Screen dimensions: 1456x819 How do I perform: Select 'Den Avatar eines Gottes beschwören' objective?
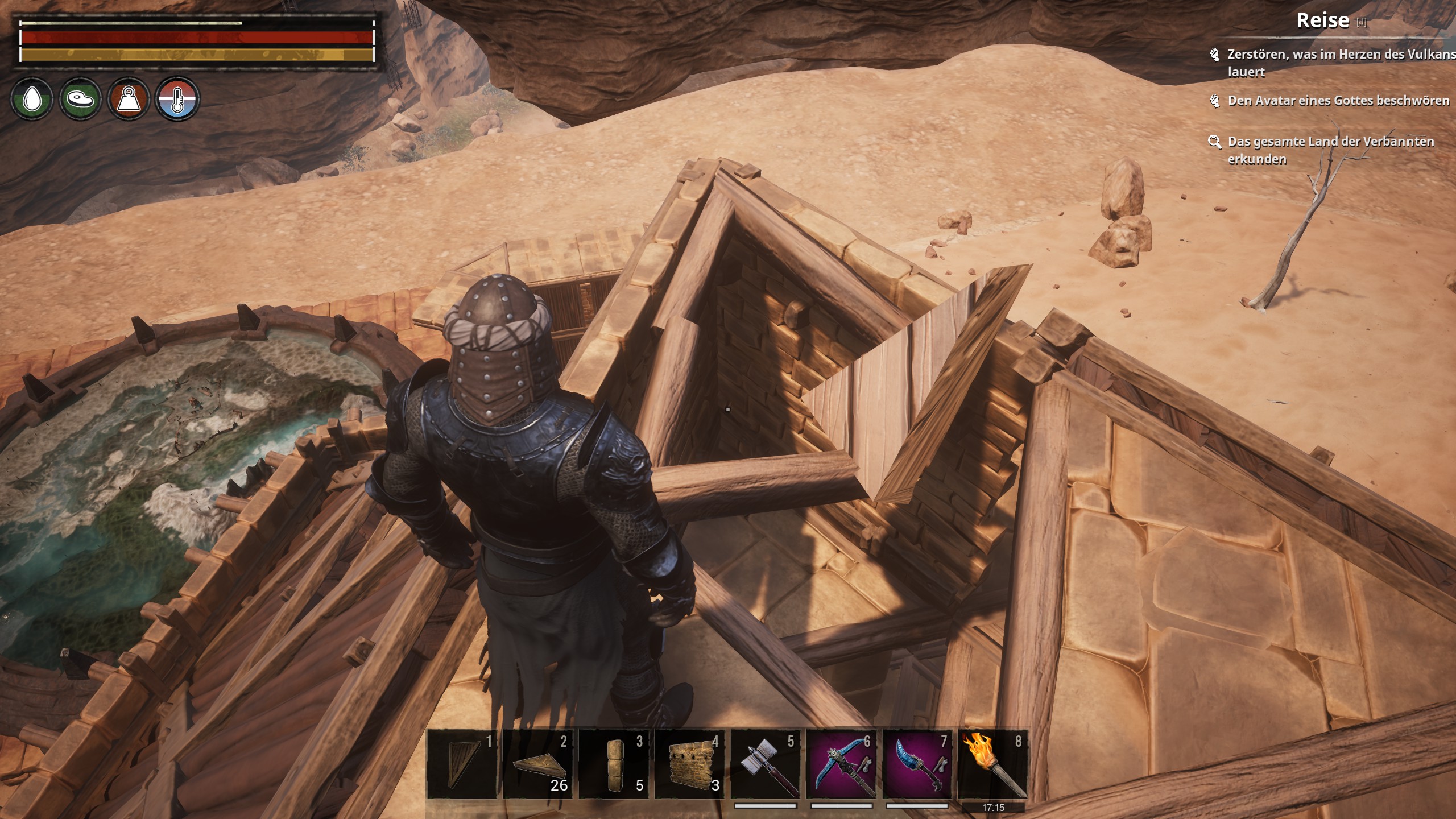pyautogui.click(x=1338, y=101)
